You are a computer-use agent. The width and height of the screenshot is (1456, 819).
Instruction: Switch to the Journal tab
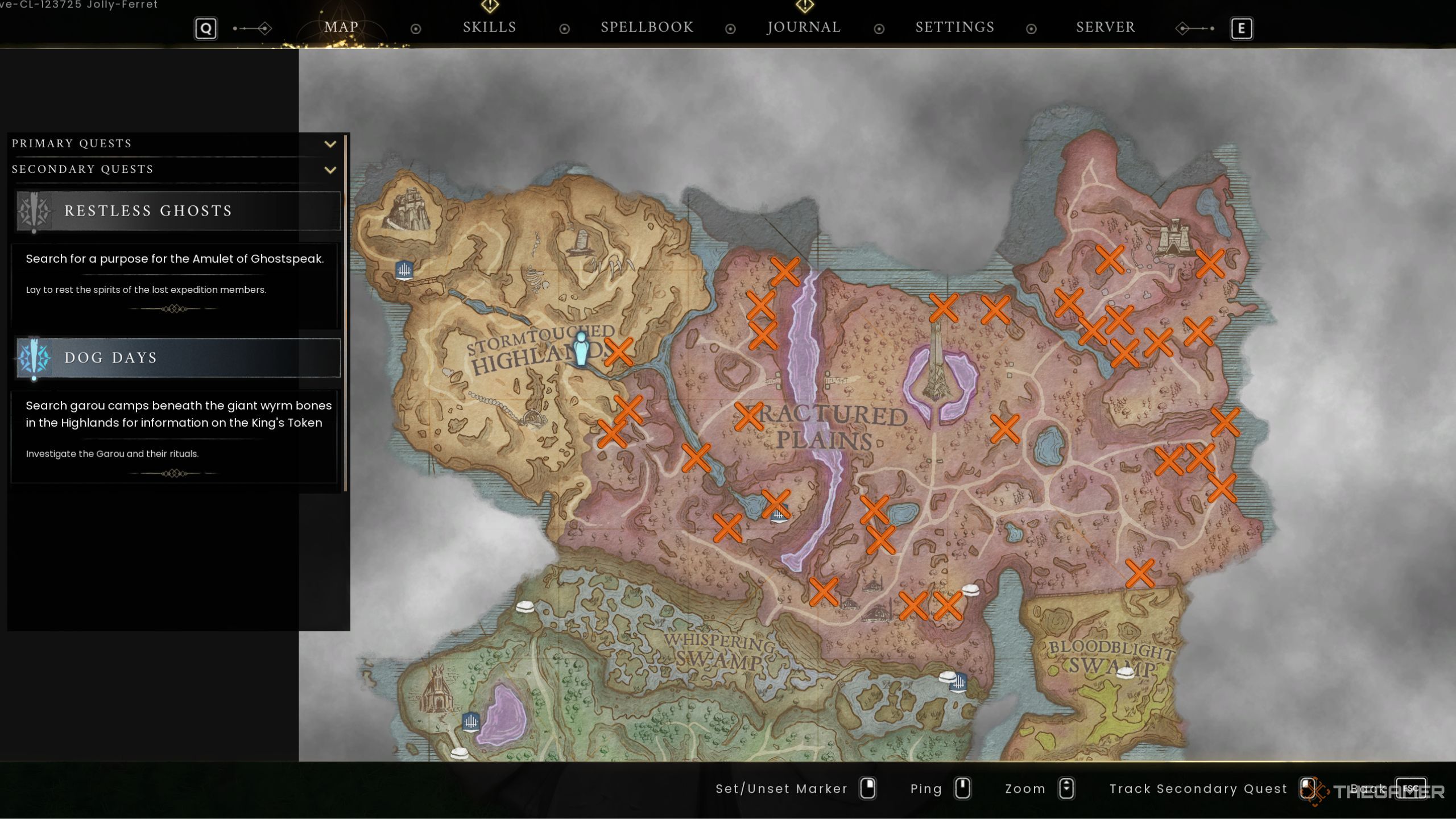pyautogui.click(x=804, y=27)
